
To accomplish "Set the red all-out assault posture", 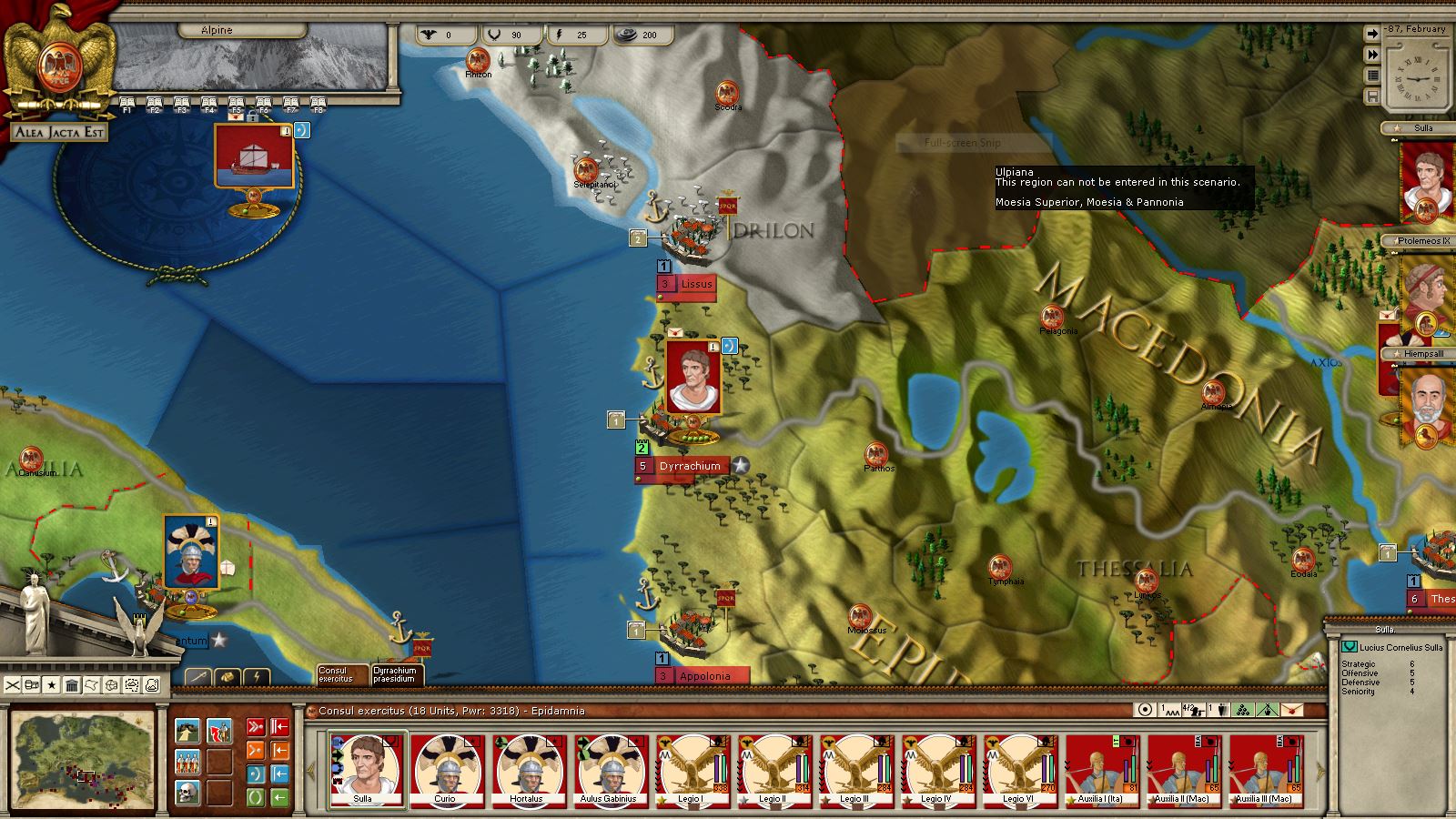I will (256, 727).
